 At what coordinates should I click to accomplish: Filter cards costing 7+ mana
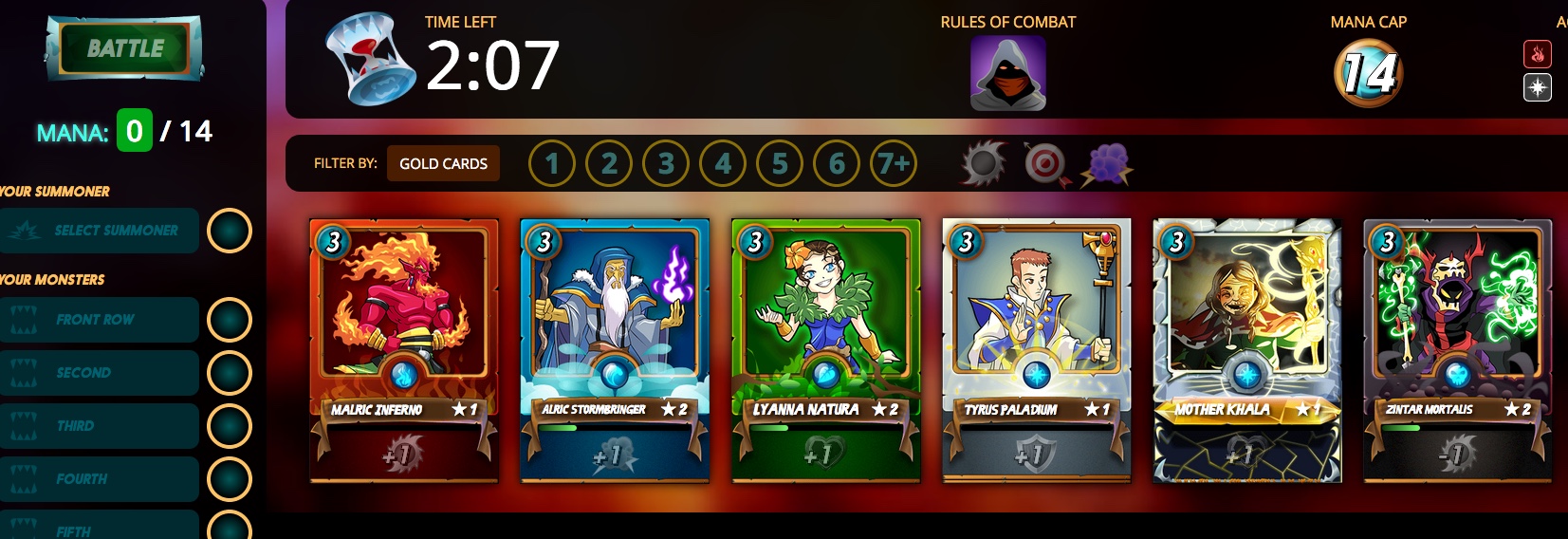[x=894, y=164]
